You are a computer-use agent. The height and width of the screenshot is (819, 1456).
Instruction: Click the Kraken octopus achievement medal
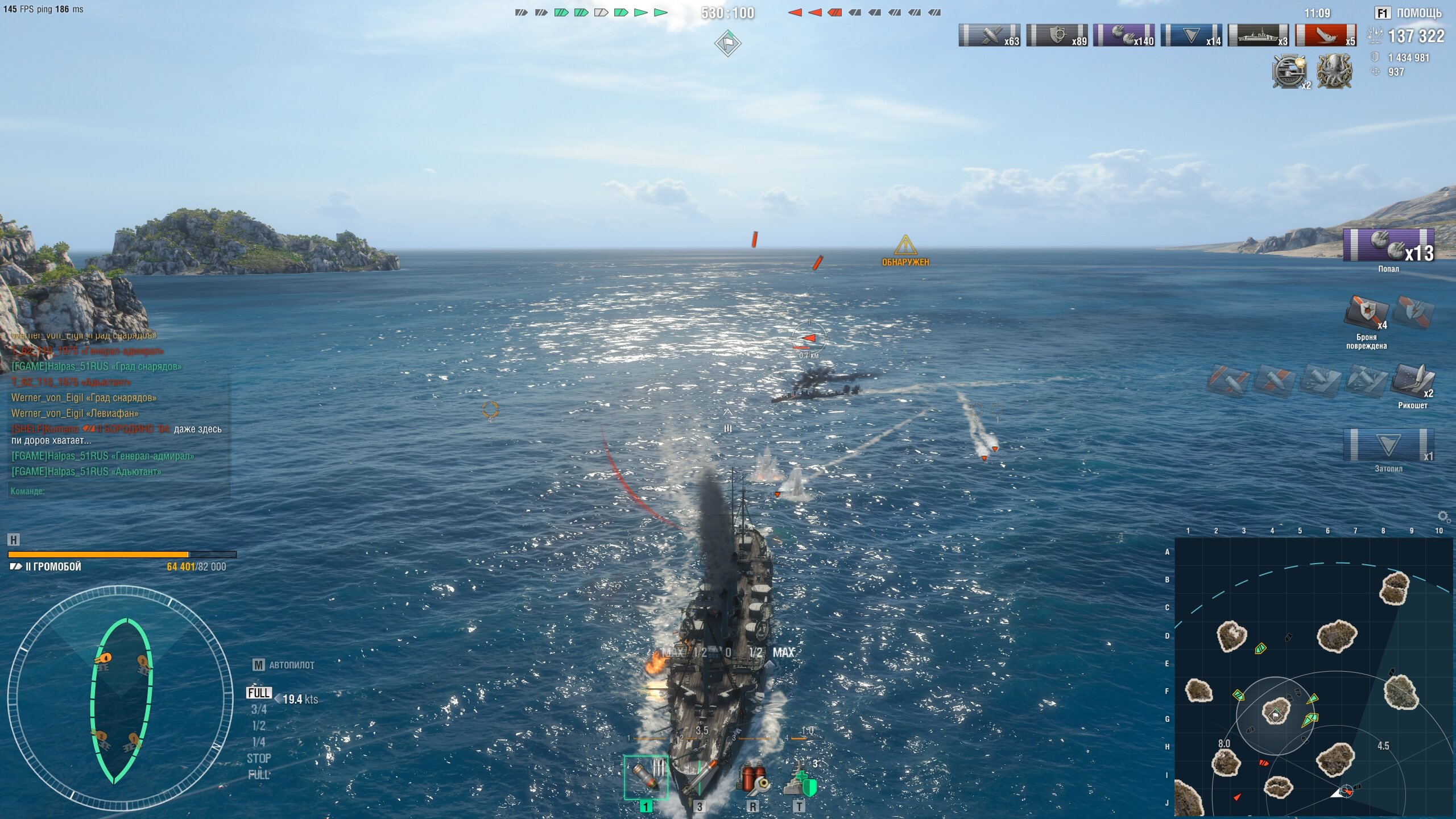(x=1334, y=71)
